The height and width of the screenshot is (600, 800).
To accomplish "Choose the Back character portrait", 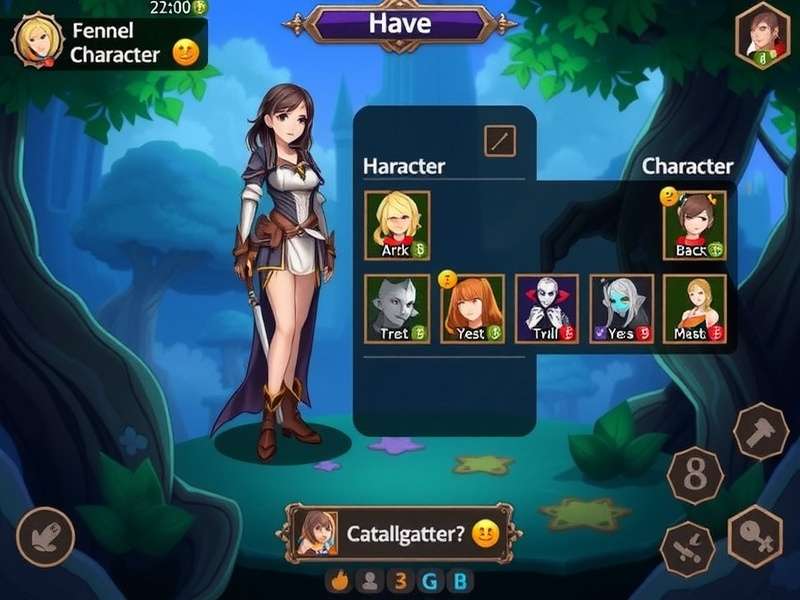I will click(x=694, y=225).
